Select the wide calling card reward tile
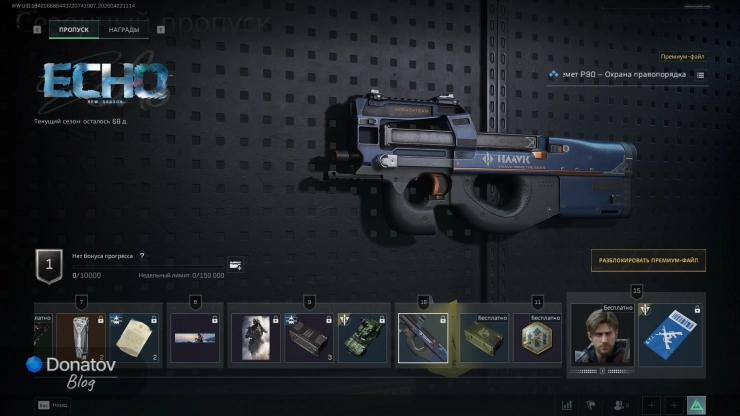The height and width of the screenshot is (416, 740). coord(194,338)
